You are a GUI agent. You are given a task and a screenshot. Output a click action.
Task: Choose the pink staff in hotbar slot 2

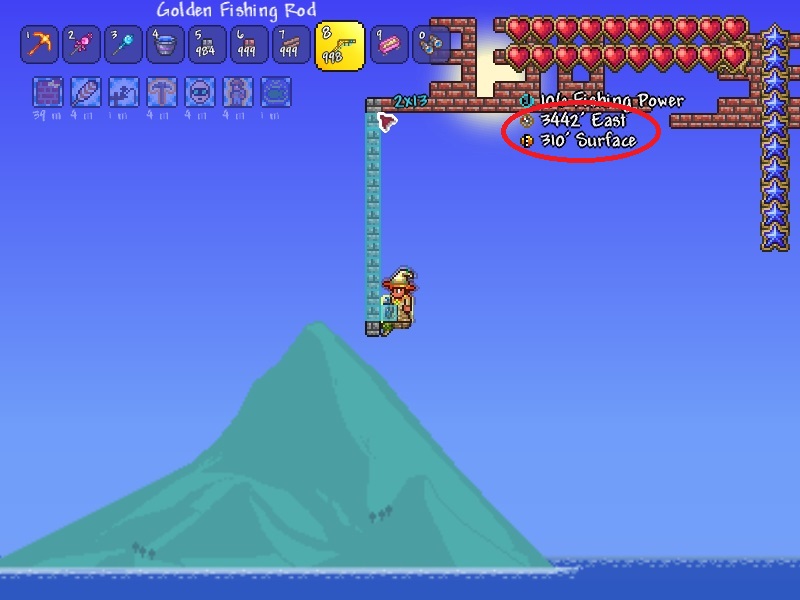pos(81,44)
